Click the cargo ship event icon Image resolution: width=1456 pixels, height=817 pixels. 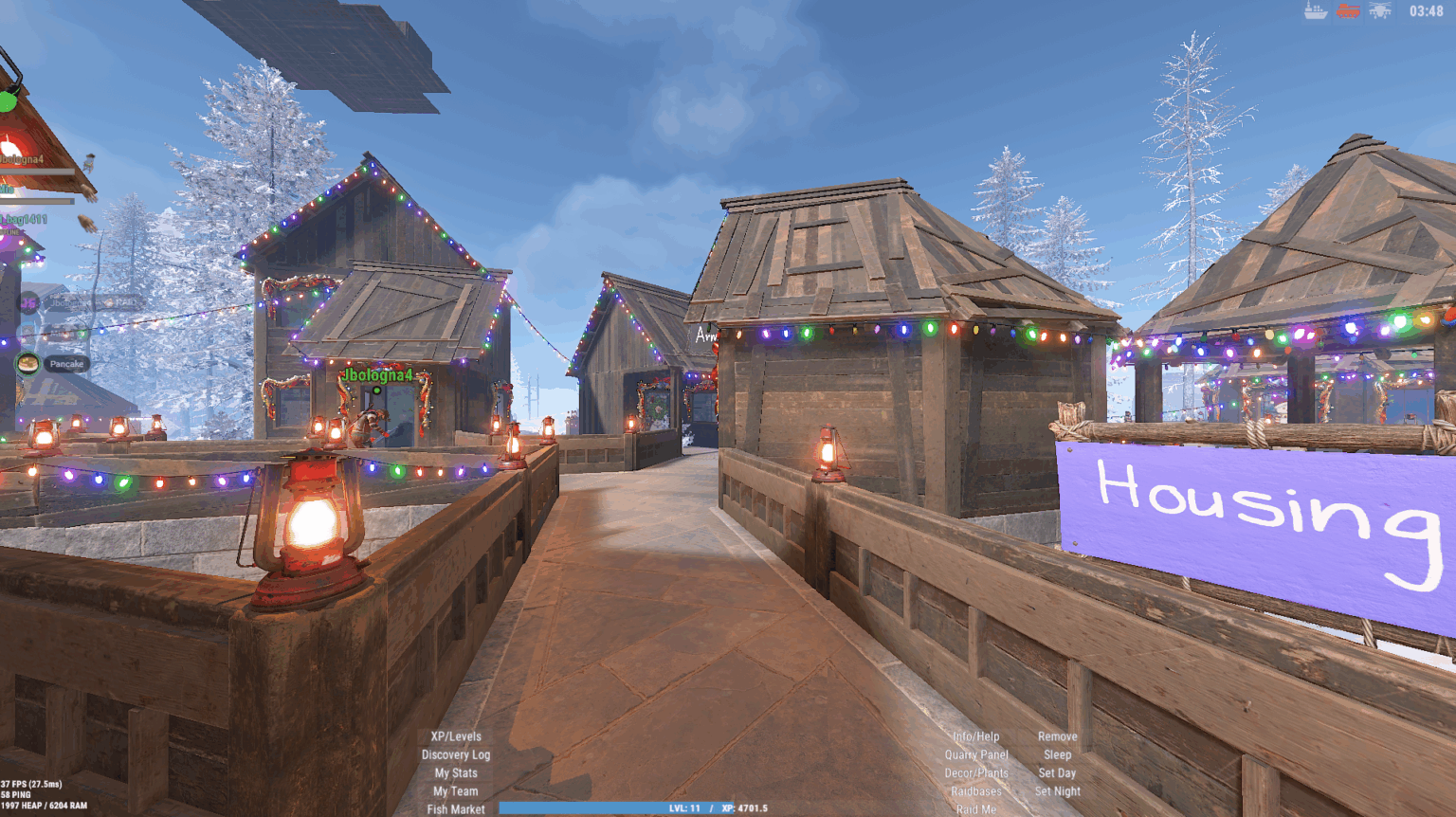[1316, 12]
